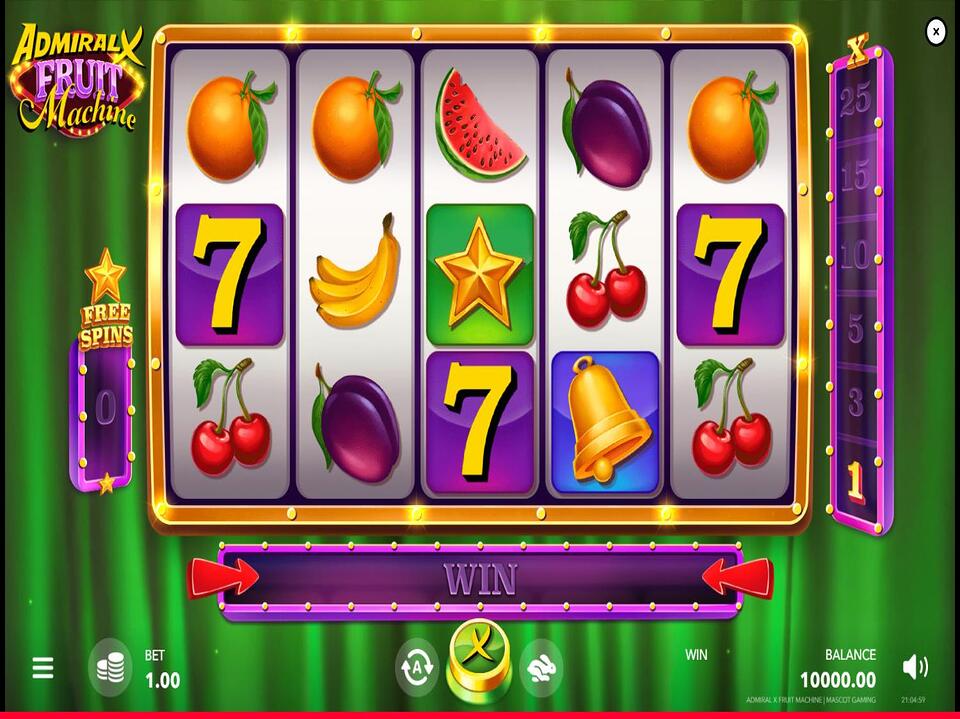Open bet settings via coin stack icon

click(x=110, y=668)
